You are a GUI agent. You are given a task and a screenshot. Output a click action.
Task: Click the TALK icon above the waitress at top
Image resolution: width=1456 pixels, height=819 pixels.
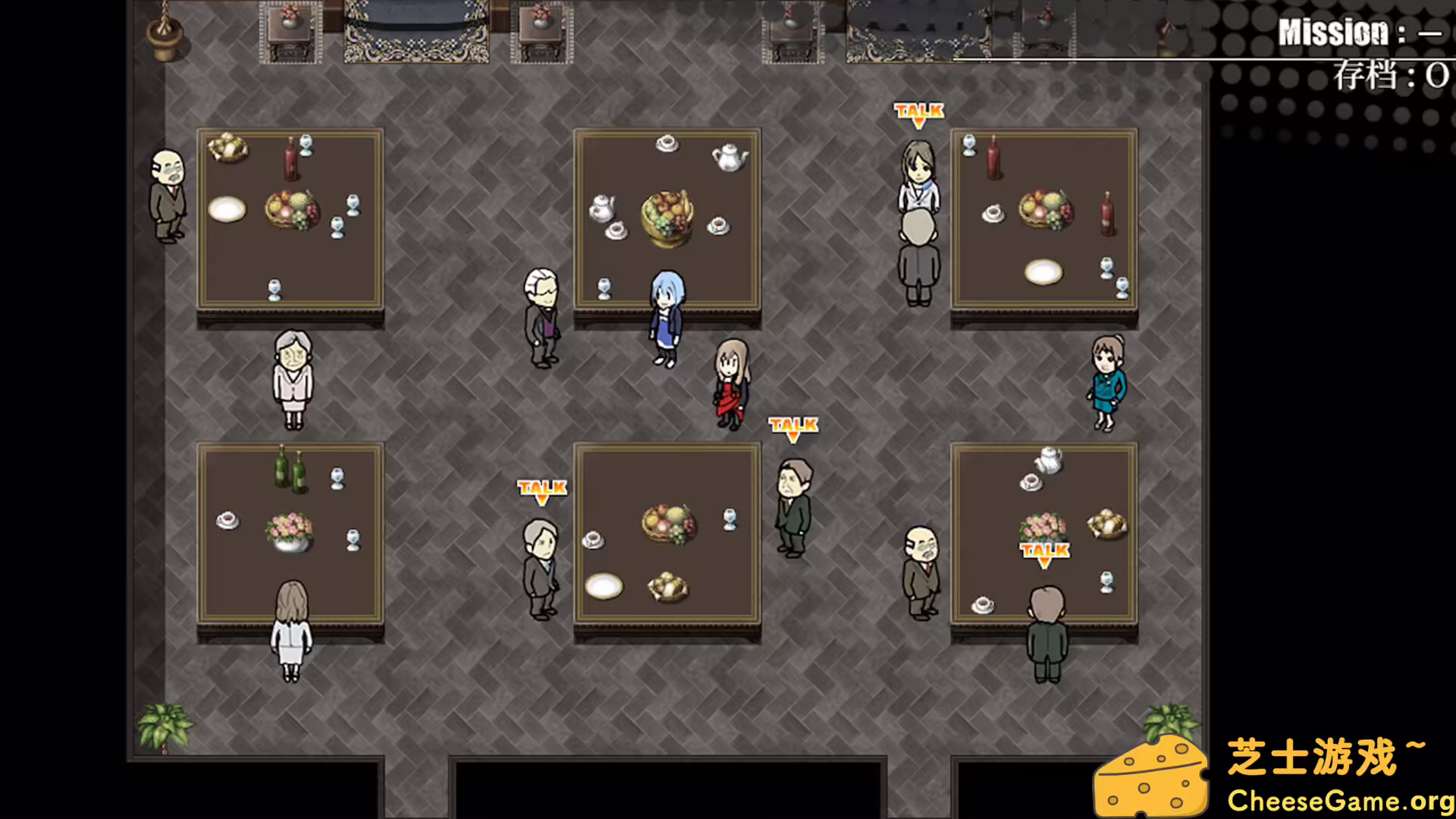pyautogui.click(x=918, y=110)
